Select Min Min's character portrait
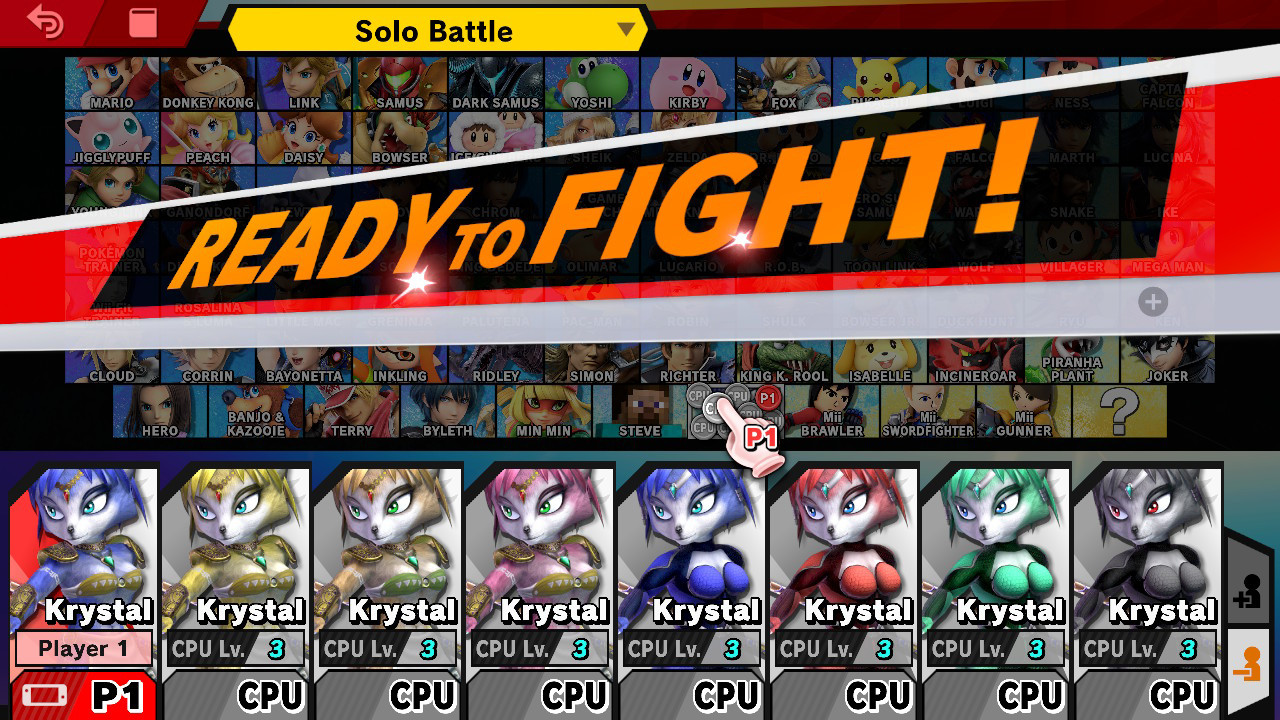This screenshot has height=720, width=1280. coord(543,412)
